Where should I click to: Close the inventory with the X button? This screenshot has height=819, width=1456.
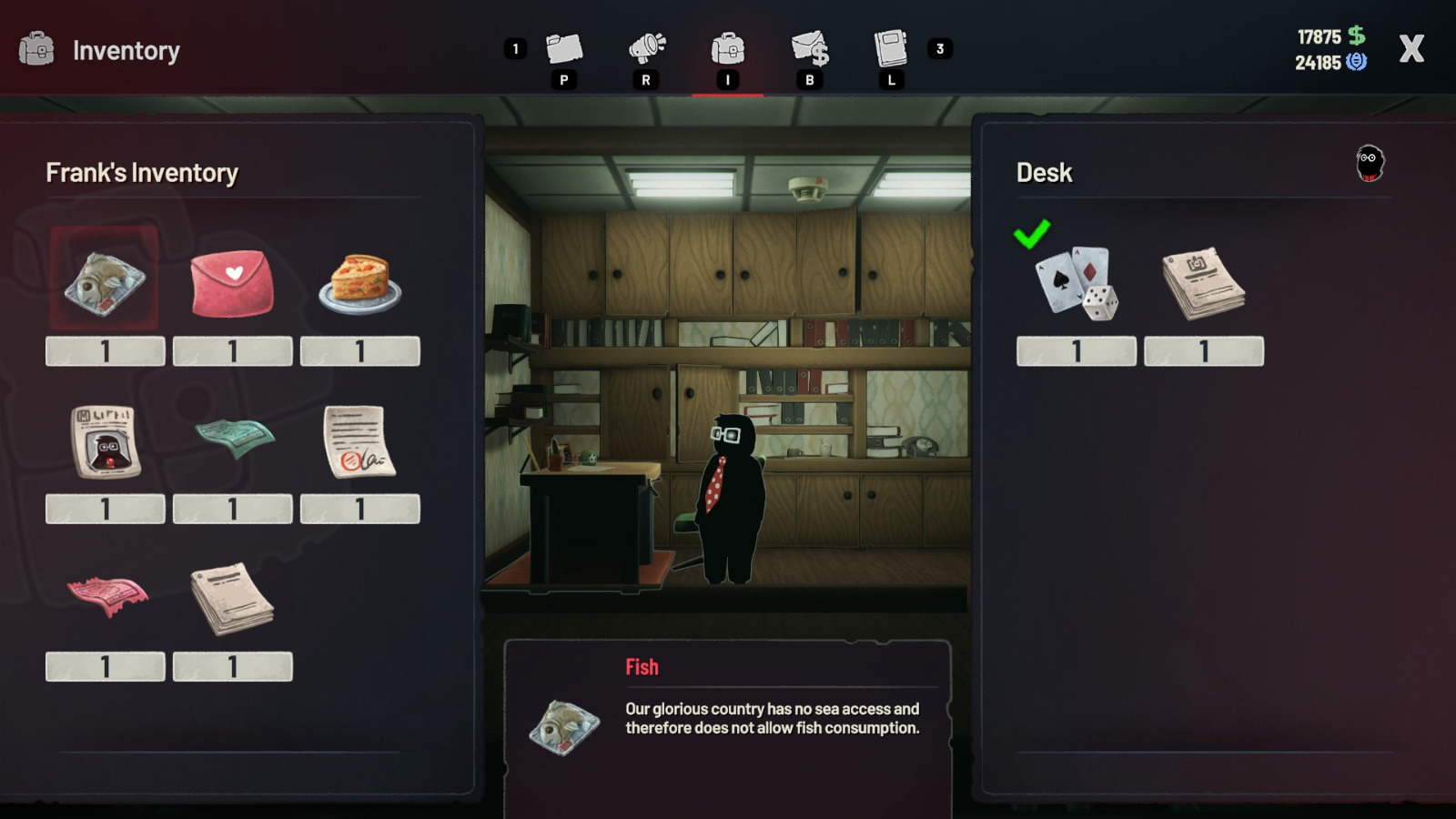1410,49
